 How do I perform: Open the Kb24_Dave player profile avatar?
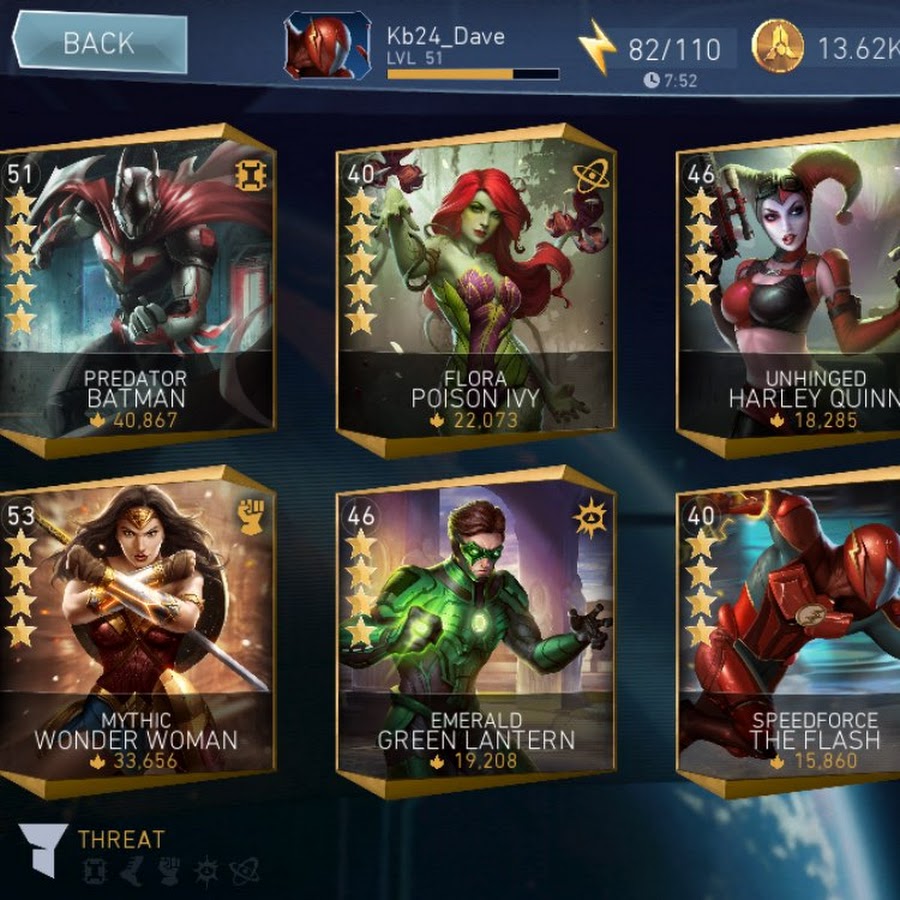[327, 45]
